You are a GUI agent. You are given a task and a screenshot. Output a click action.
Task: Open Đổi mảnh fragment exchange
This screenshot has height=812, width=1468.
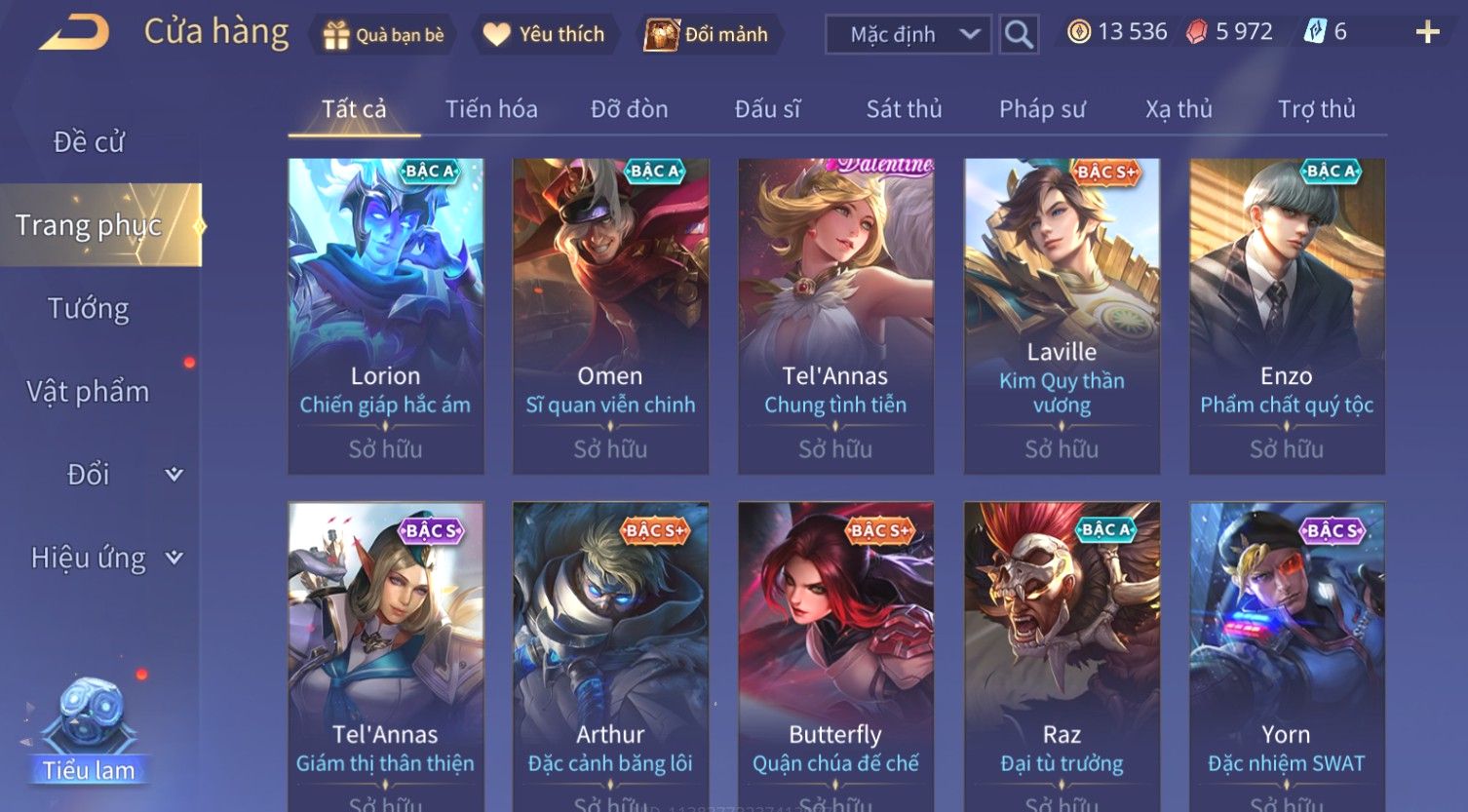click(x=706, y=35)
